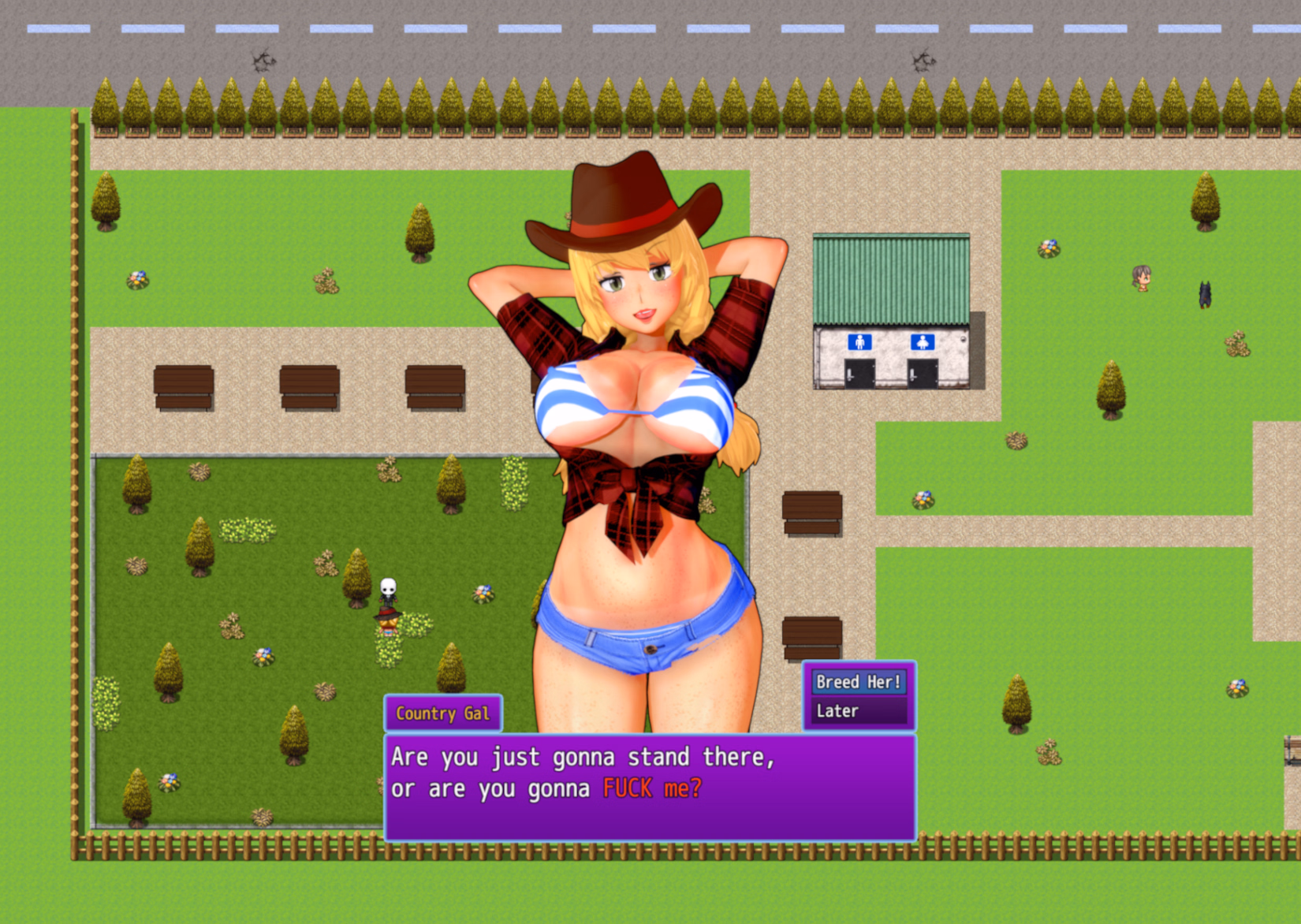Click a bench on the upper walkway
The width and height of the screenshot is (1301, 924).
(x=184, y=388)
